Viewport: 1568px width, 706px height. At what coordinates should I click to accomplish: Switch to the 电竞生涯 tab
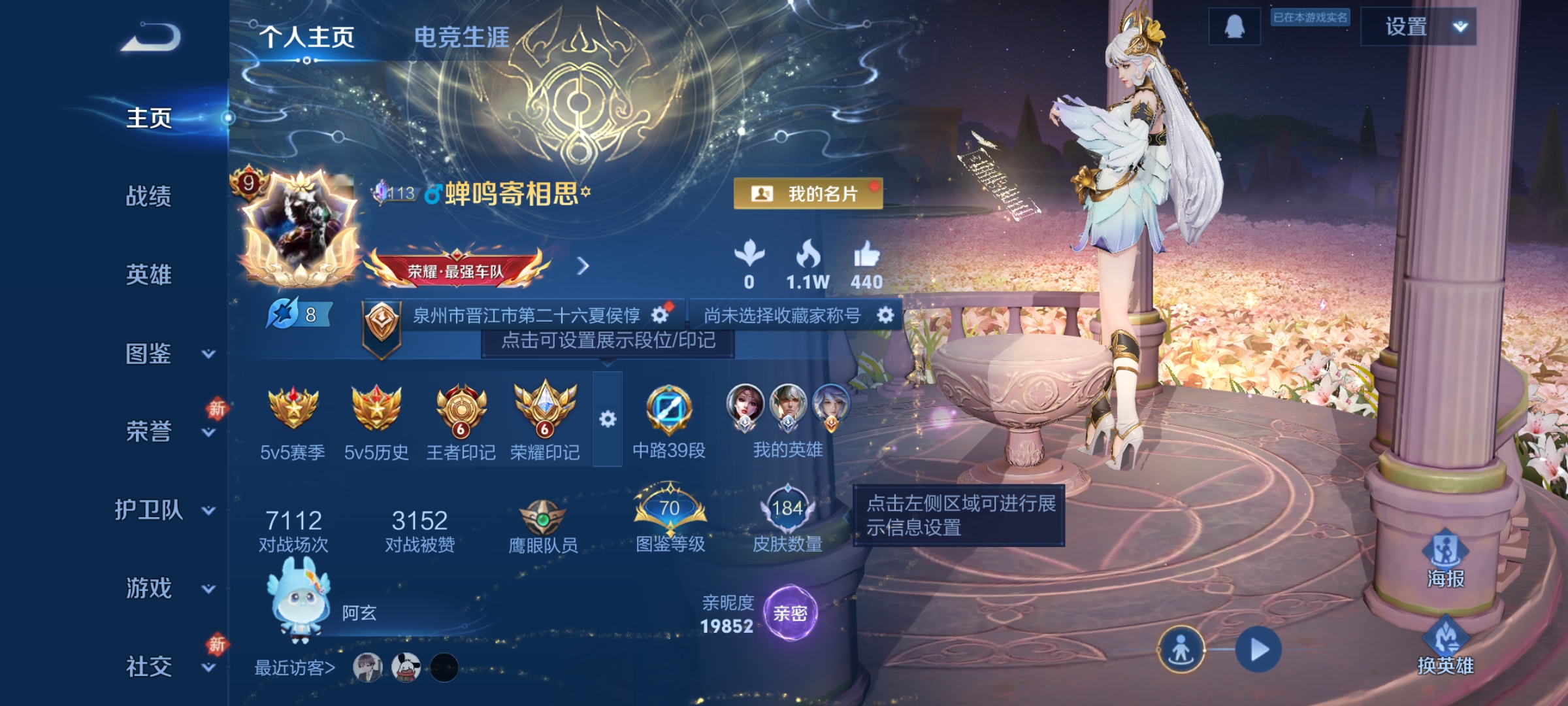click(462, 37)
